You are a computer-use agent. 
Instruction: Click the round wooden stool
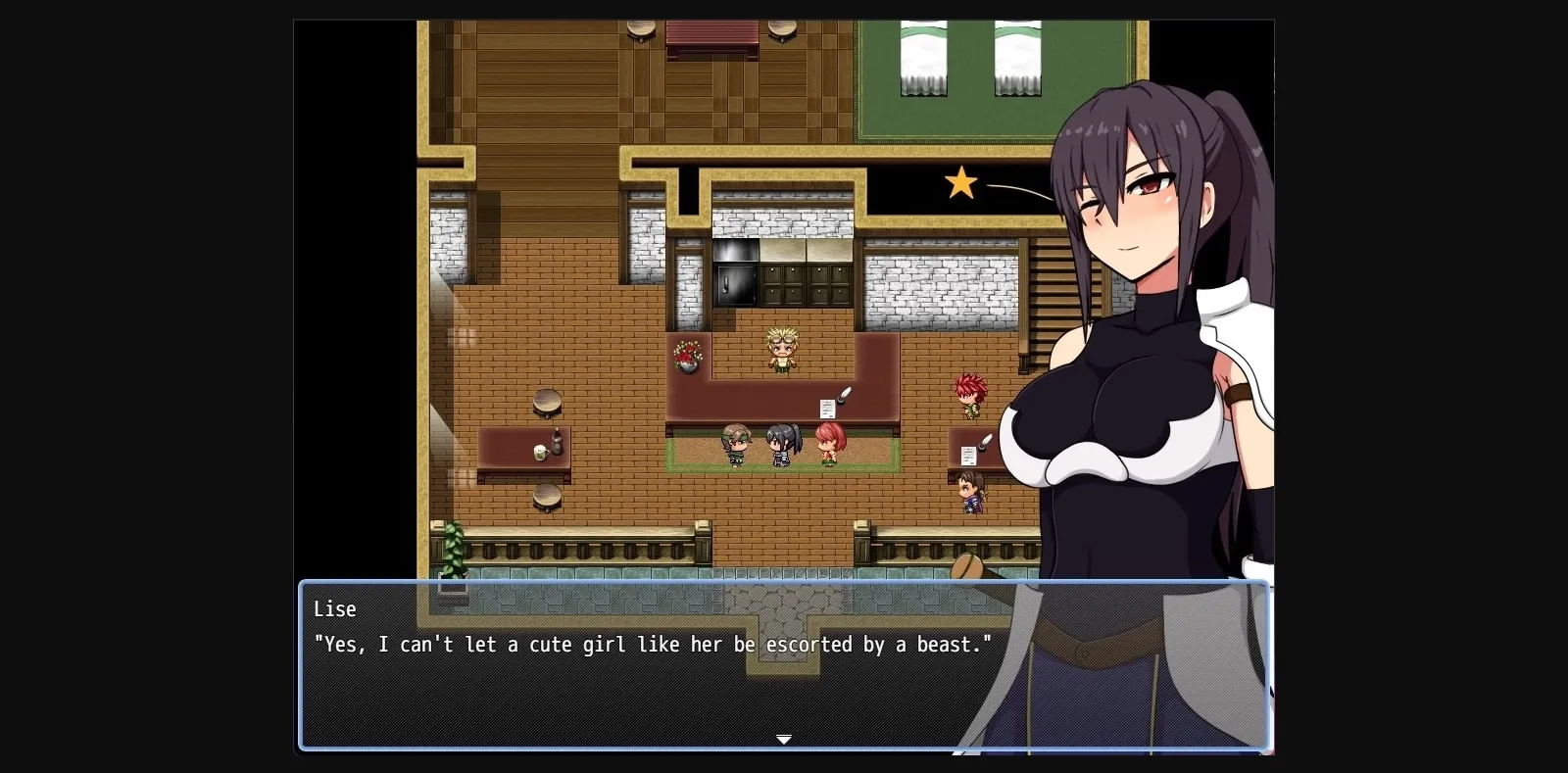point(546,404)
